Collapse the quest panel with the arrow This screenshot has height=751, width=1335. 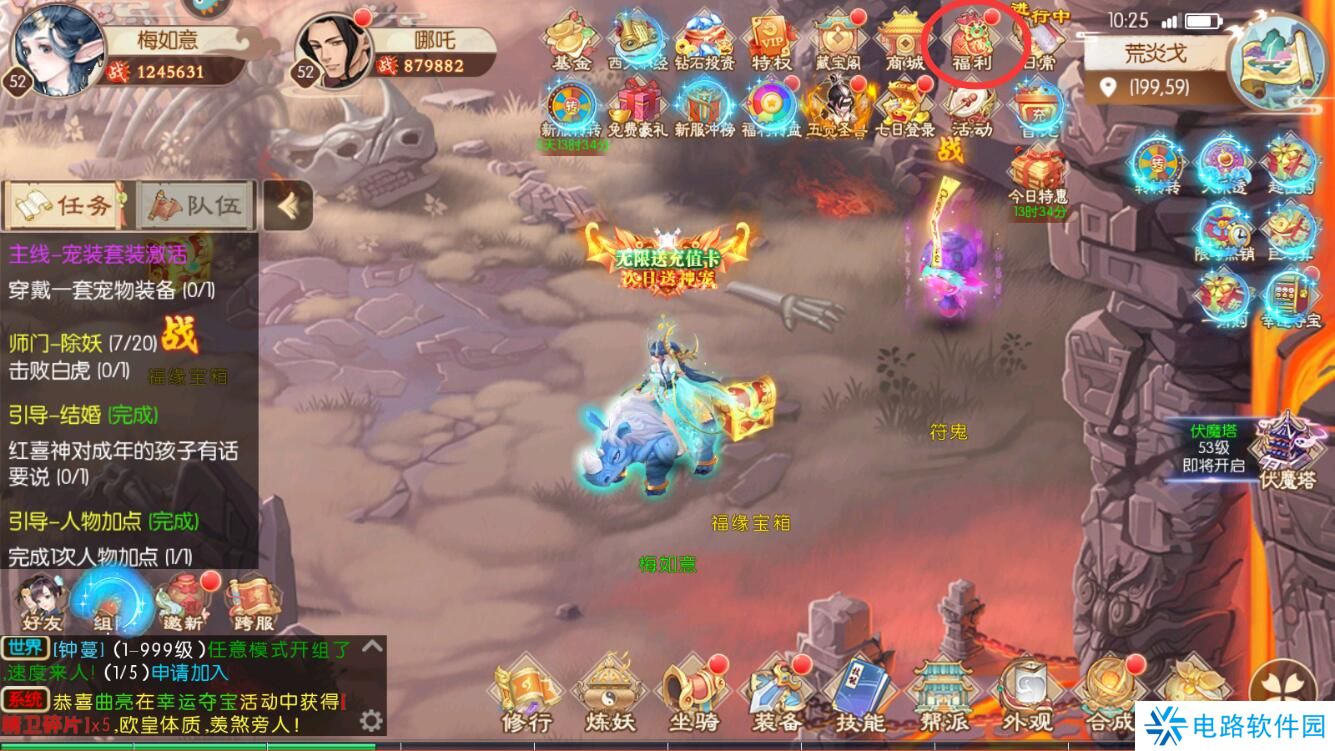288,205
